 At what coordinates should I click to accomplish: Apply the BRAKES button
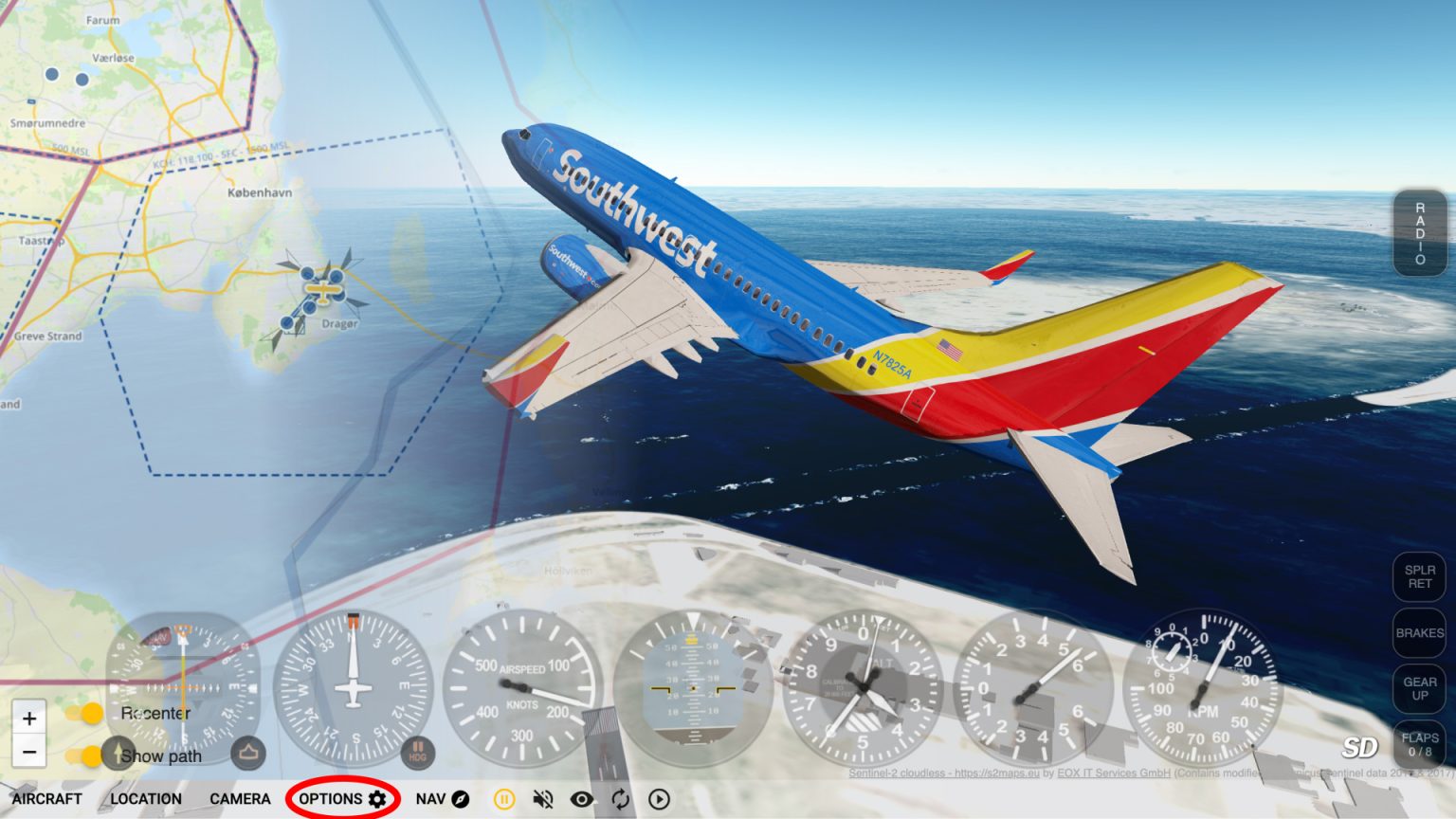1419,633
